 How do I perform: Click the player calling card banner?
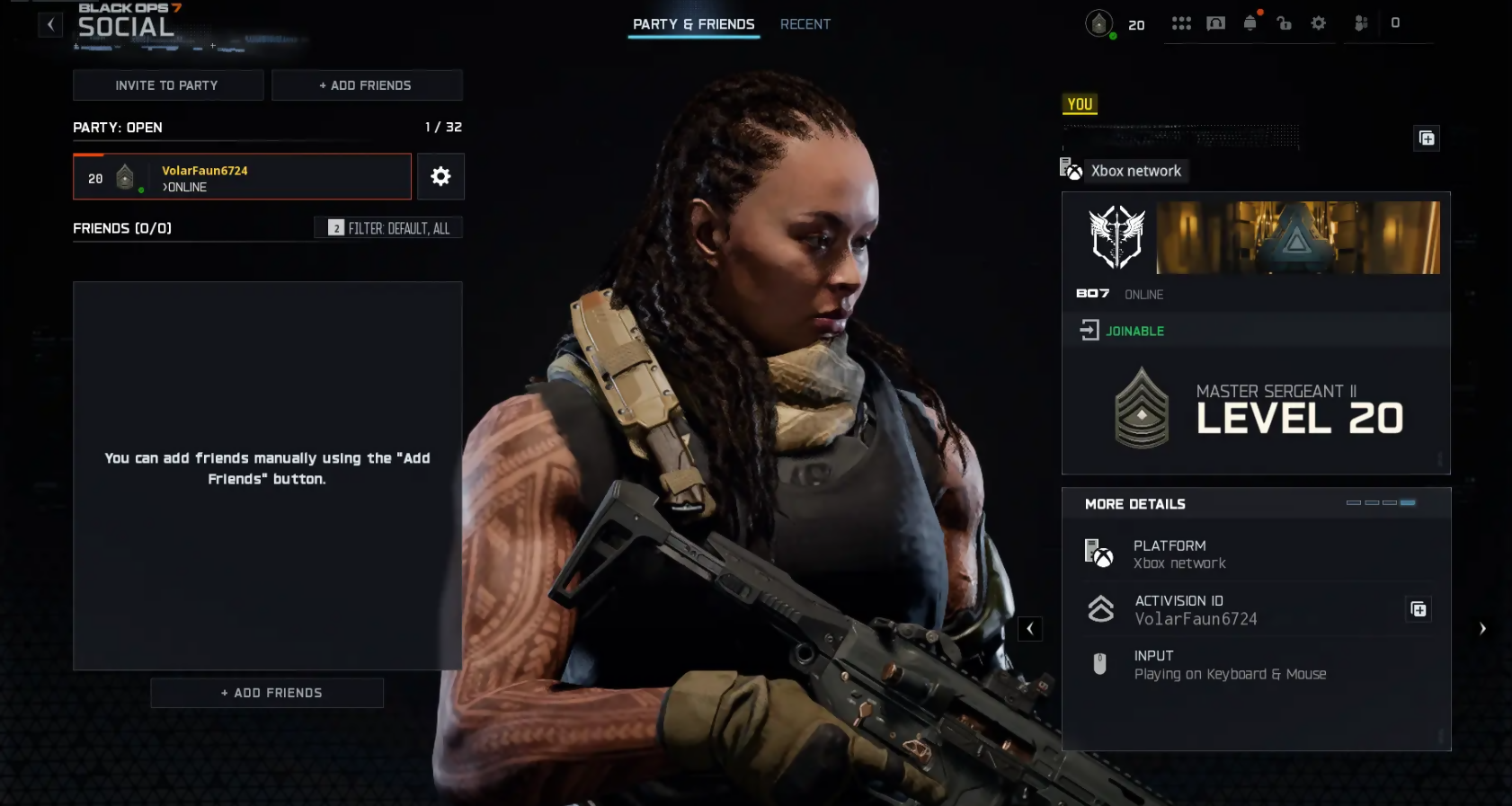coord(1297,237)
